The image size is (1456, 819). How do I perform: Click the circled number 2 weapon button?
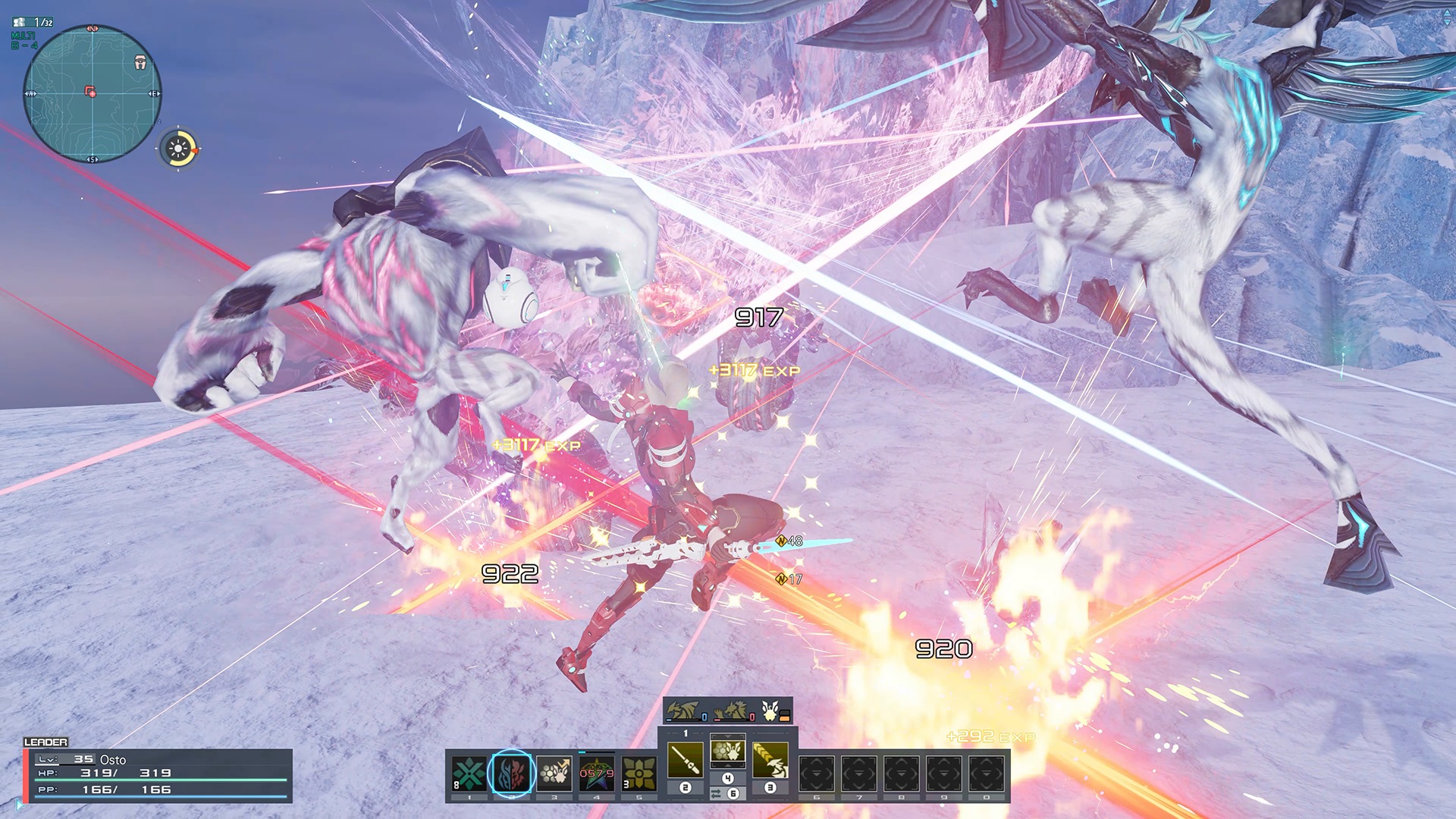(686, 788)
